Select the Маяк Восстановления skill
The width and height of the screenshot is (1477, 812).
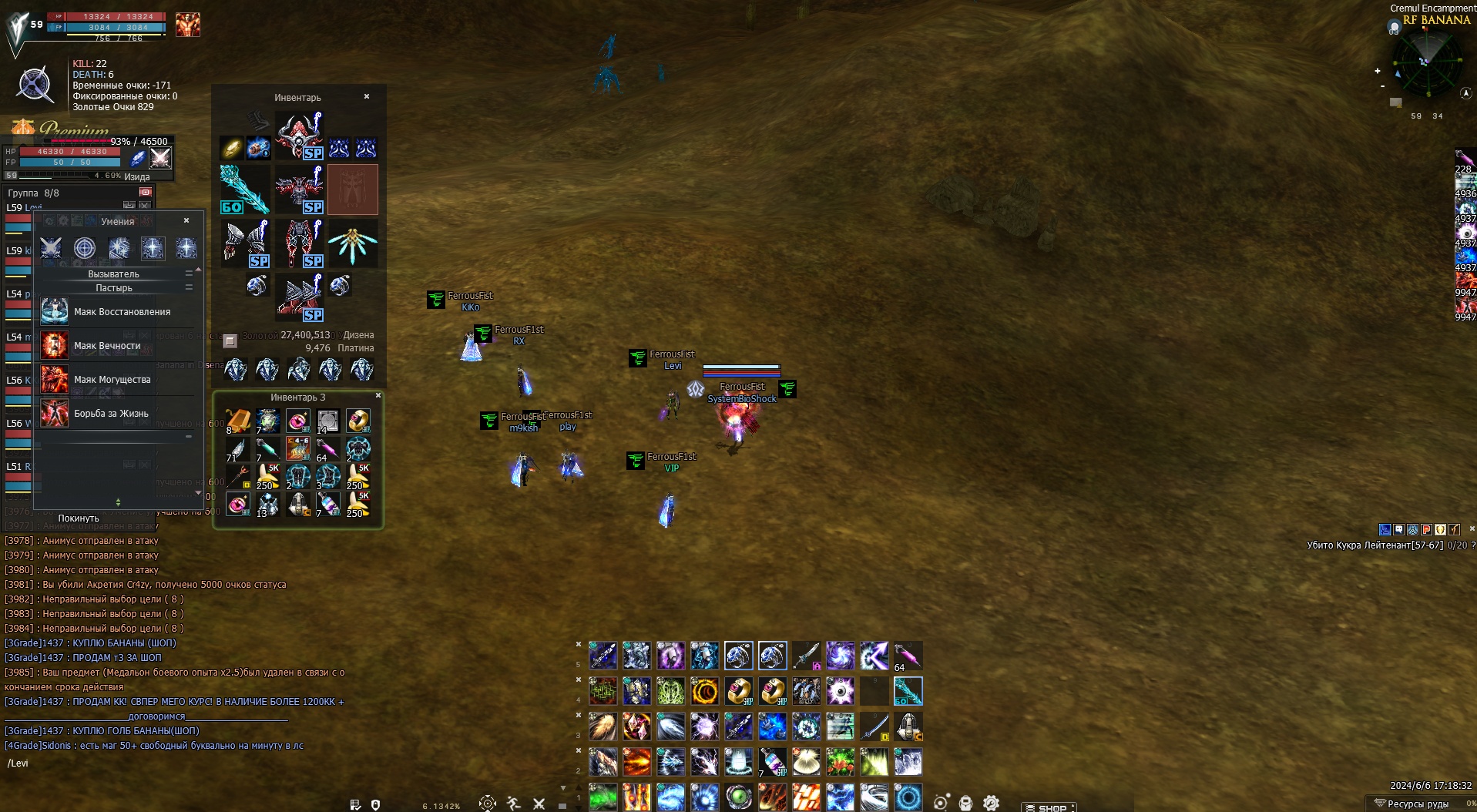click(122, 312)
